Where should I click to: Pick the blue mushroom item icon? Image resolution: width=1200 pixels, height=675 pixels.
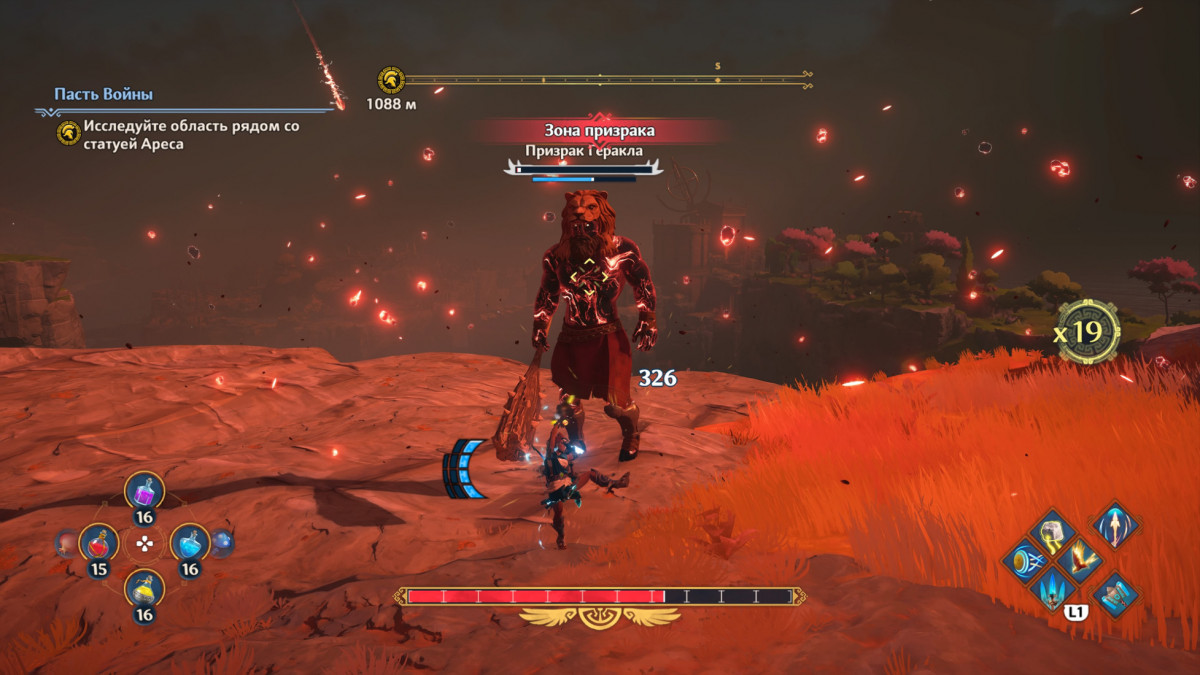coord(222,543)
